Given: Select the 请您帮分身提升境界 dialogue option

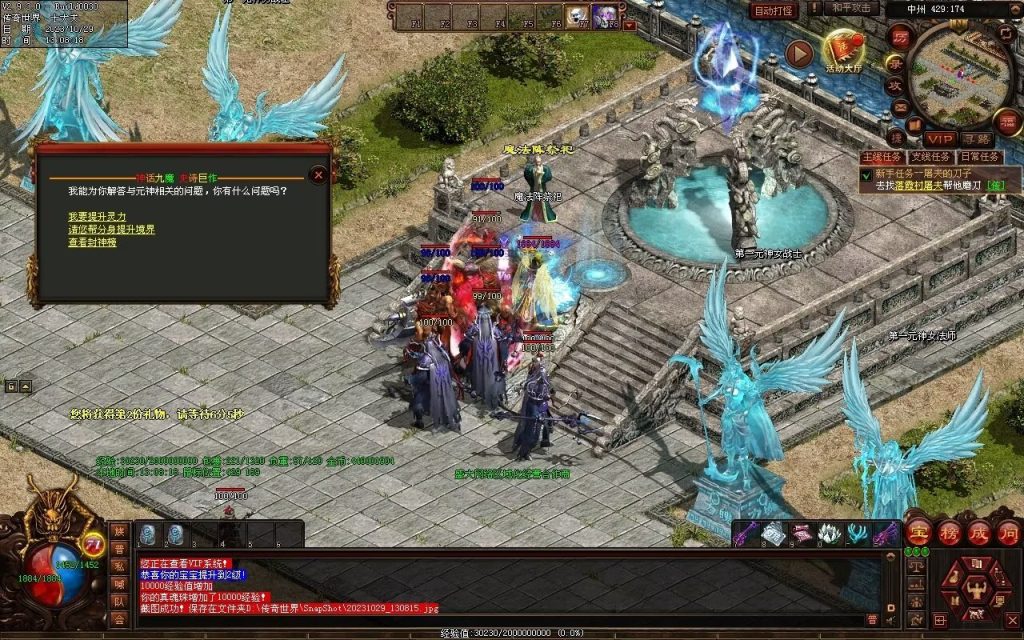Looking at the screenshot, I should pyautogui.click(x=112, y=229).
